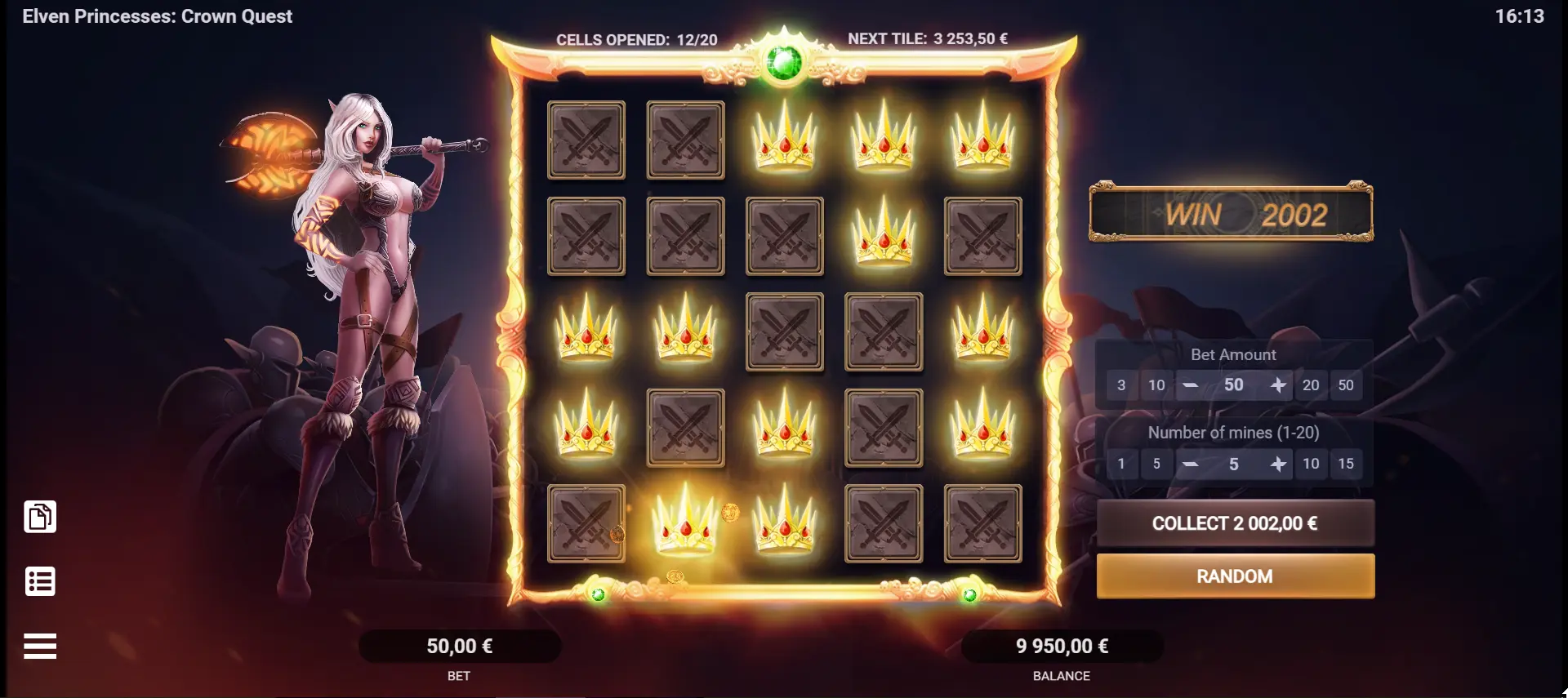1568x698 pixels.
Task: Select the 10 mines preset
Action: [x=1311, y=464]
